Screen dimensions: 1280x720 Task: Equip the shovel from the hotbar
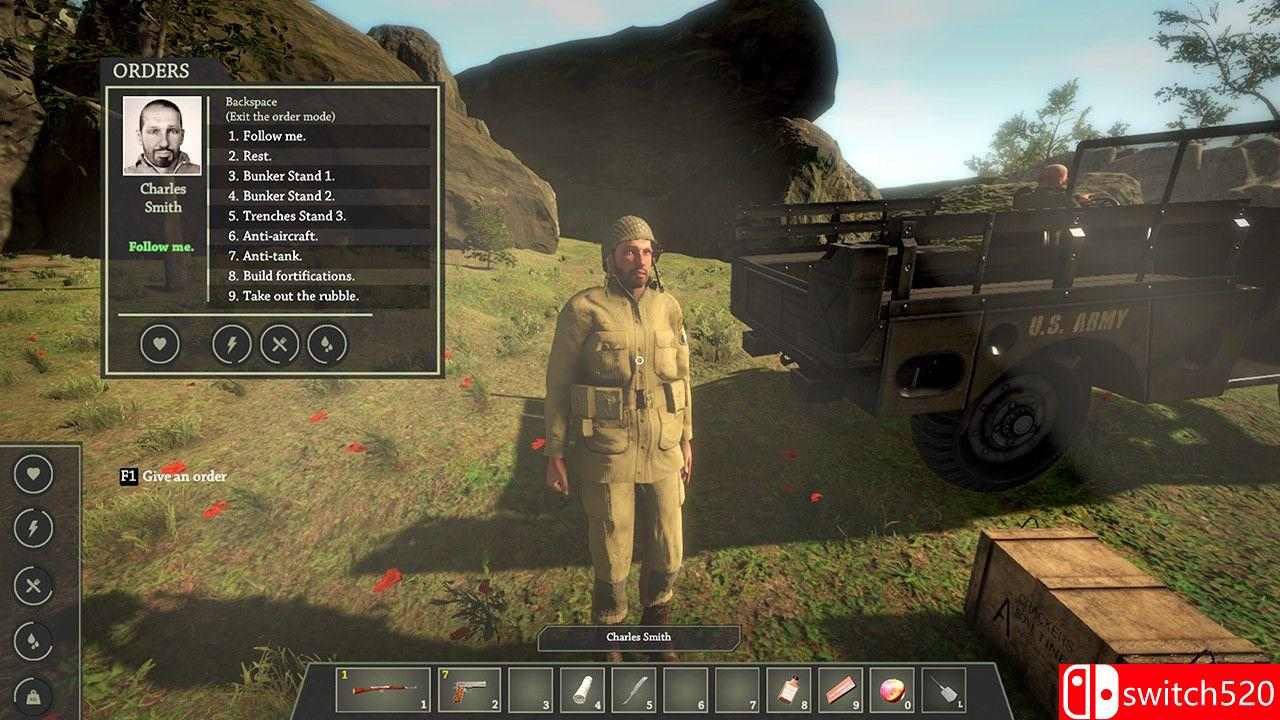point(944,689)
